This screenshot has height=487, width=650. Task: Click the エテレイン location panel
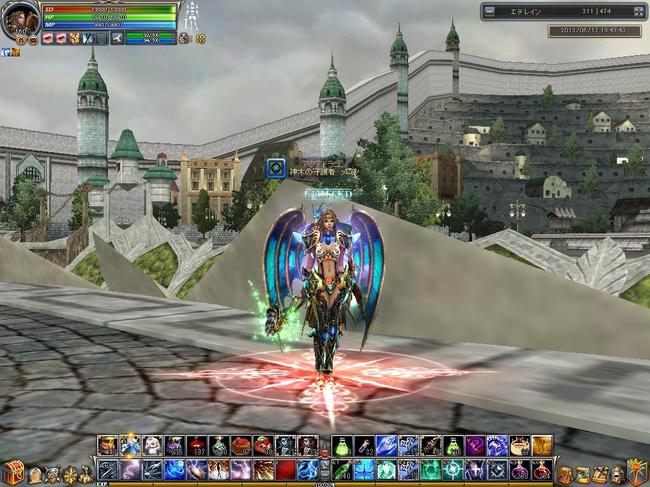(560, 11)
